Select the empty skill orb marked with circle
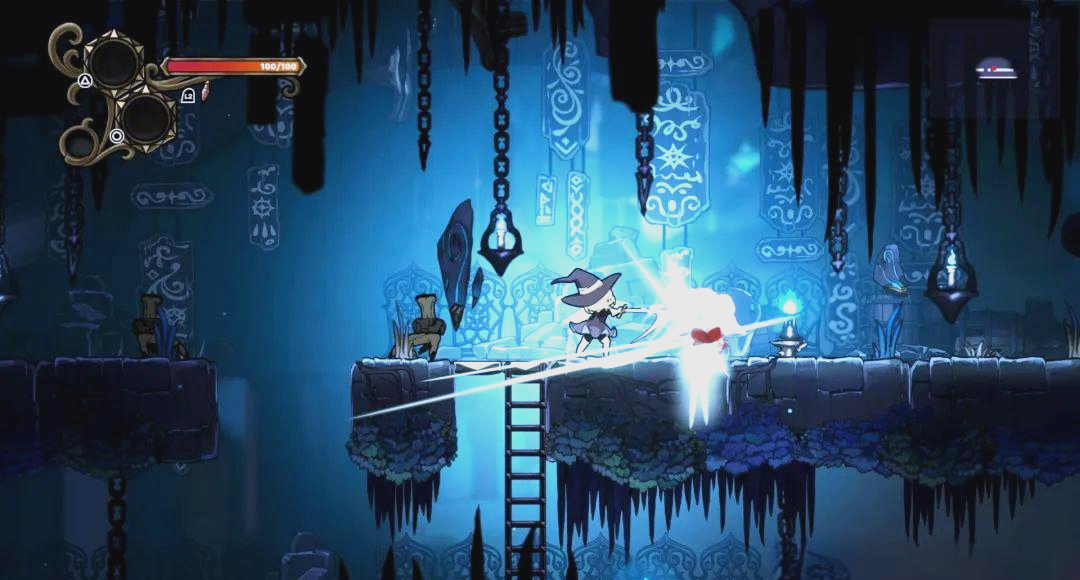Image resolution: width=1080 pixels, height=580 pixels. [146, 116]
